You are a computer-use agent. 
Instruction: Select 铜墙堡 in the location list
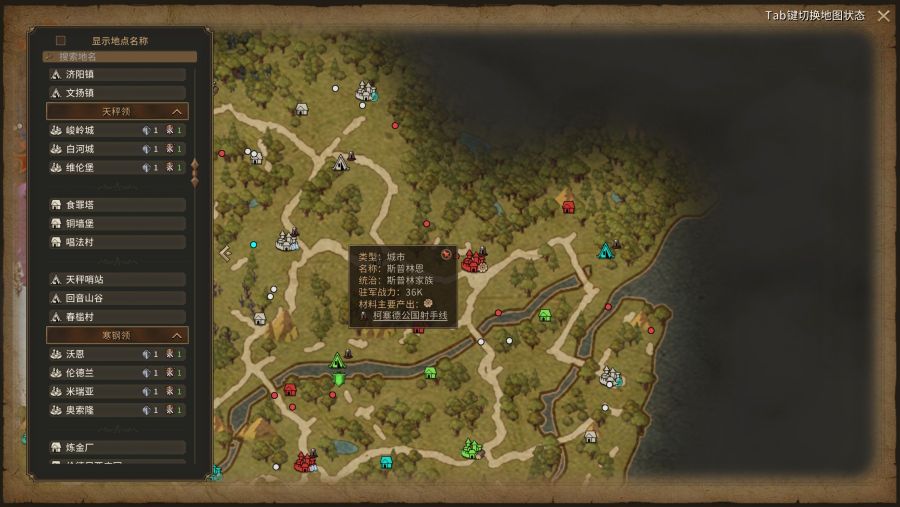116,223
